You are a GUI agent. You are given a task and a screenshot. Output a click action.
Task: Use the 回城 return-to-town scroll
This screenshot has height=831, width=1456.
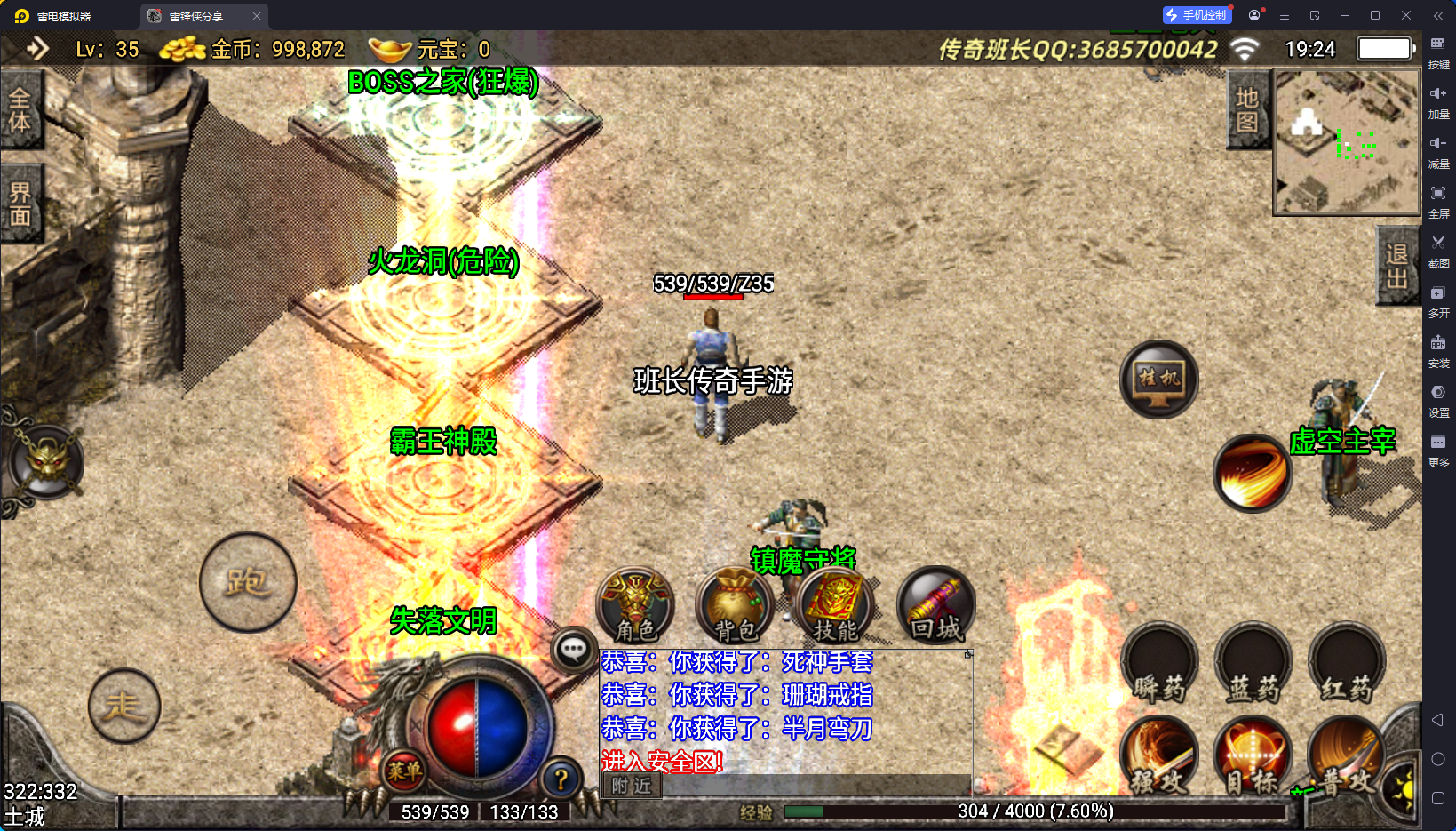pos(935,605)
